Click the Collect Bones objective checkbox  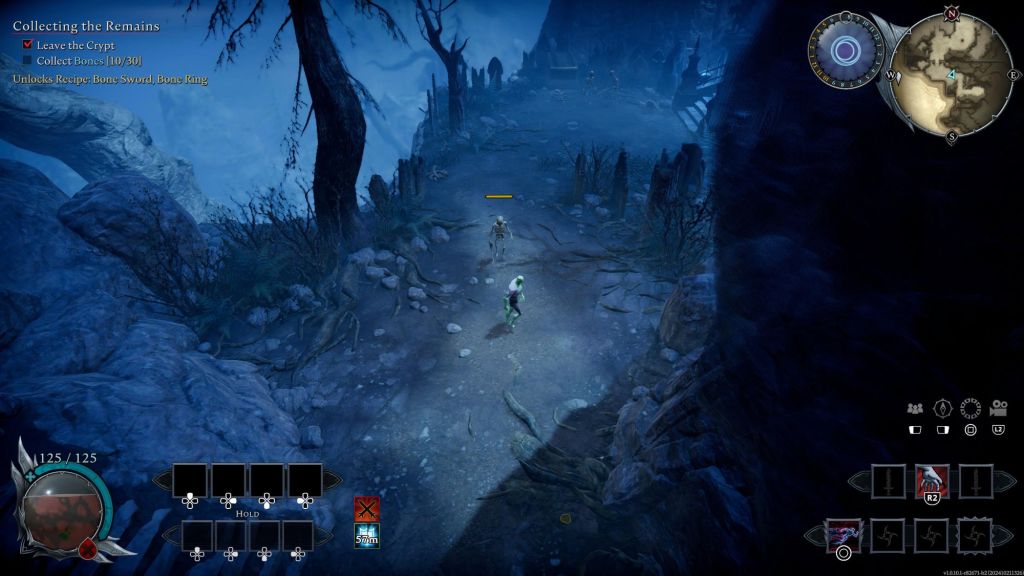[x=28, y=61]
